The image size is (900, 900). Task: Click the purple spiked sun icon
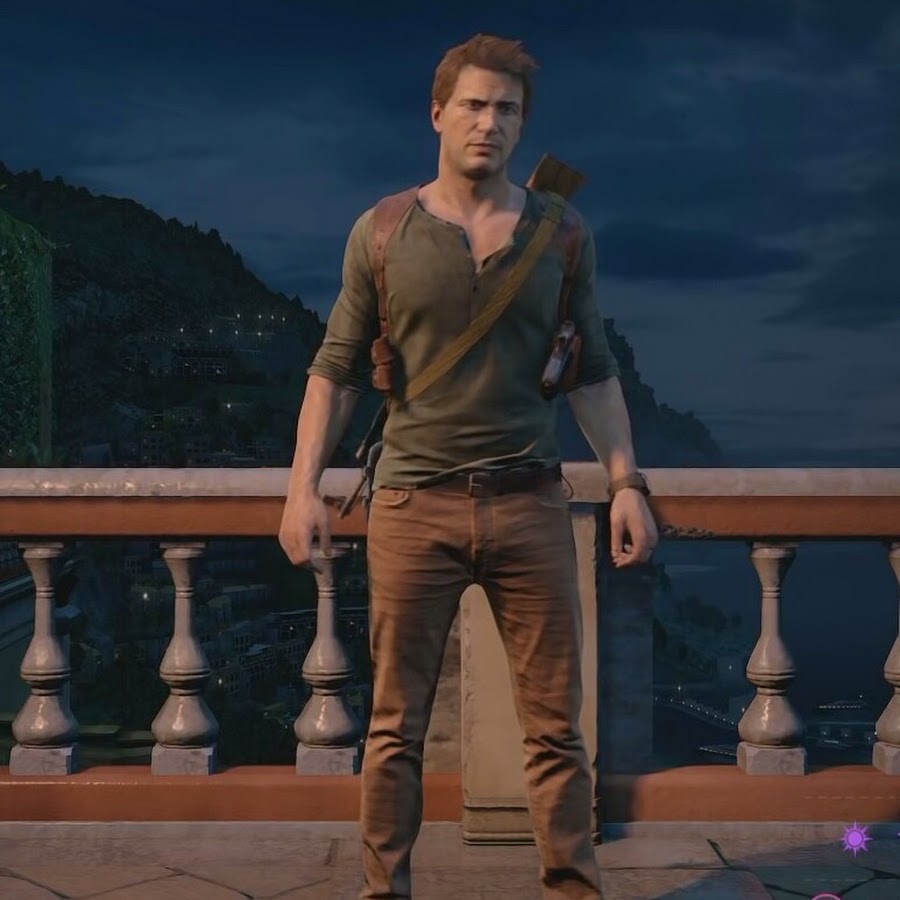856,838
